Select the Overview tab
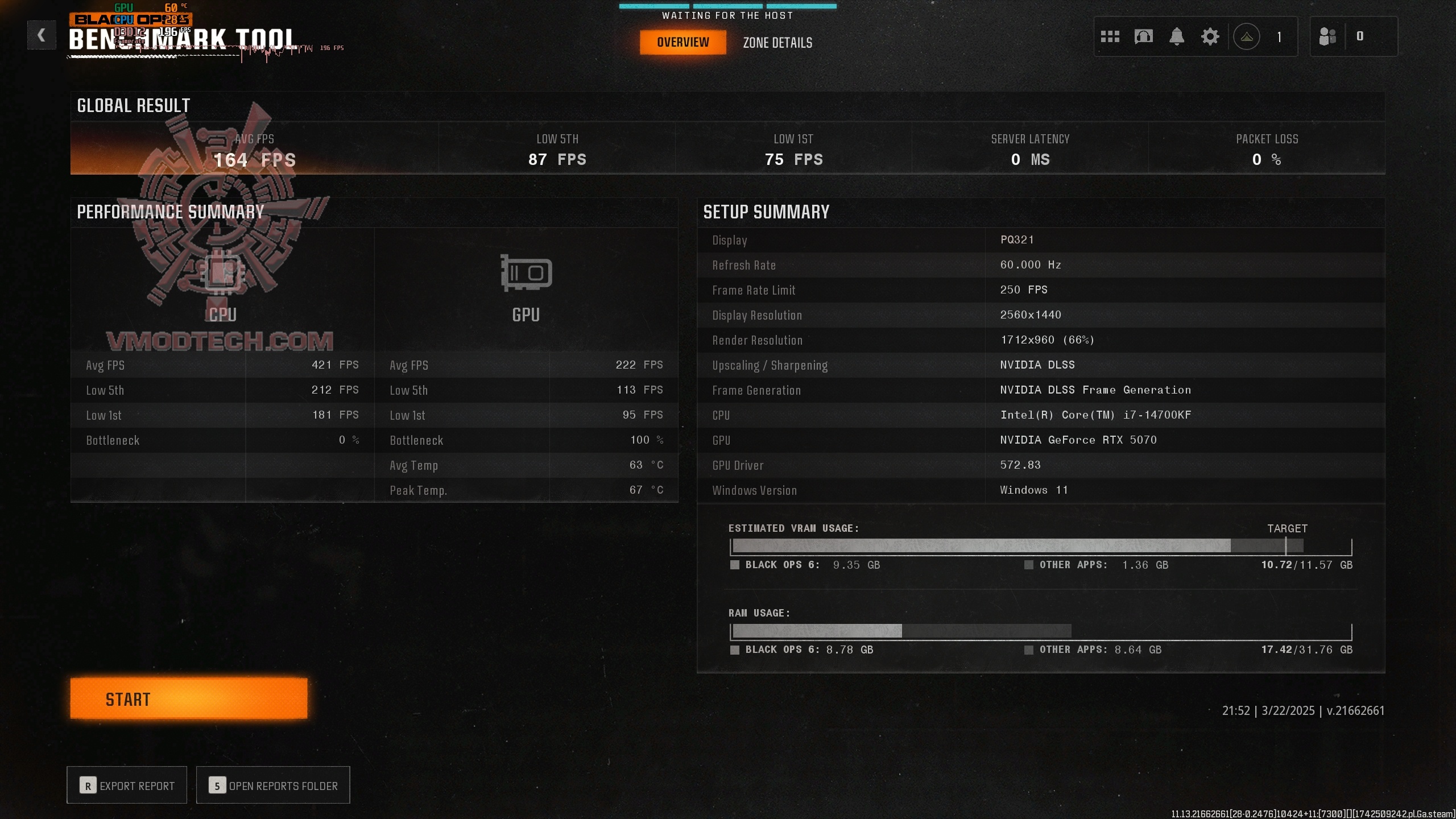Image resolution: width=1456 pixels, height=819 pixels. pos(683,42)
